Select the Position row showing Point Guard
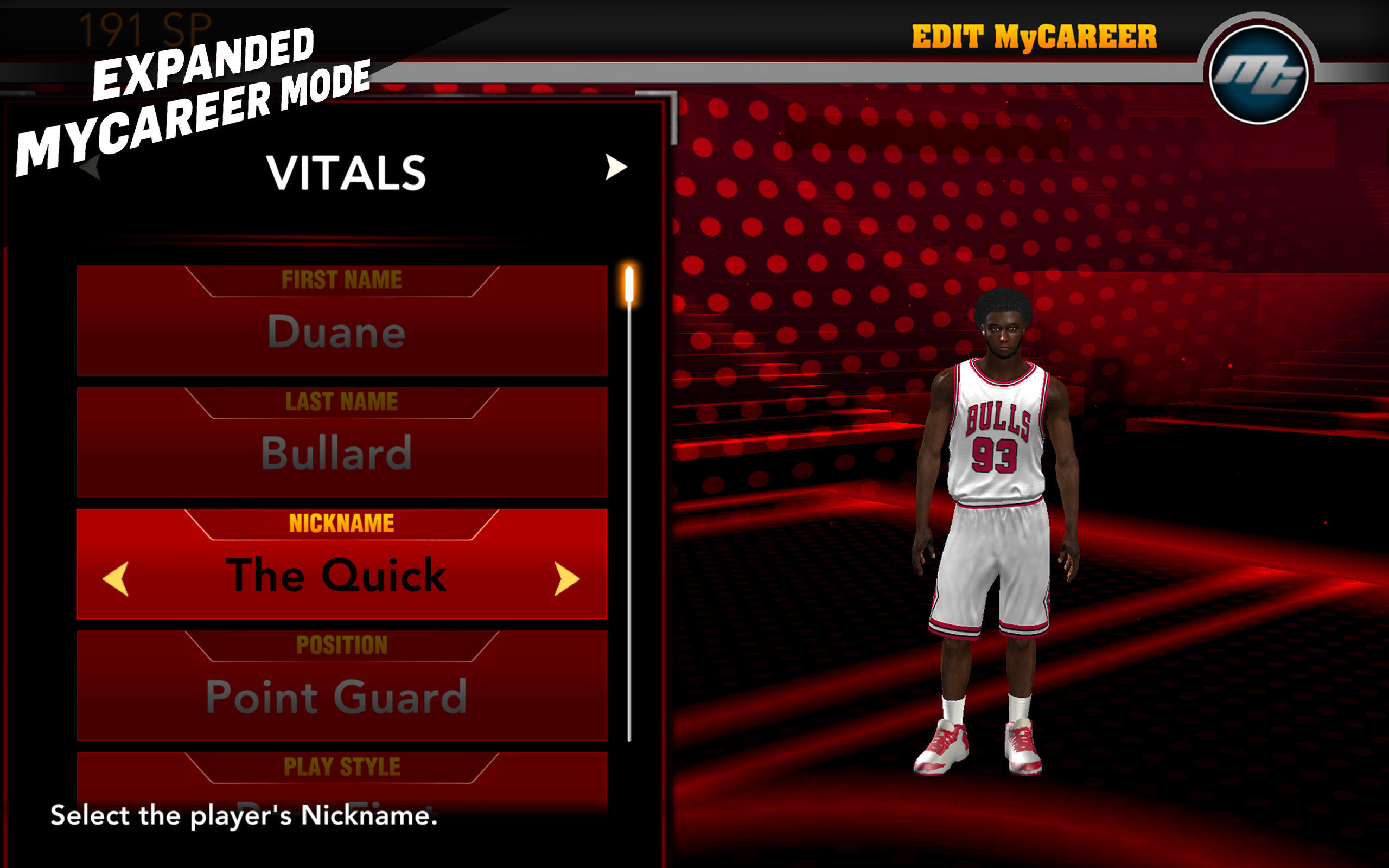1389x868 pixels. tap(341, 687)
